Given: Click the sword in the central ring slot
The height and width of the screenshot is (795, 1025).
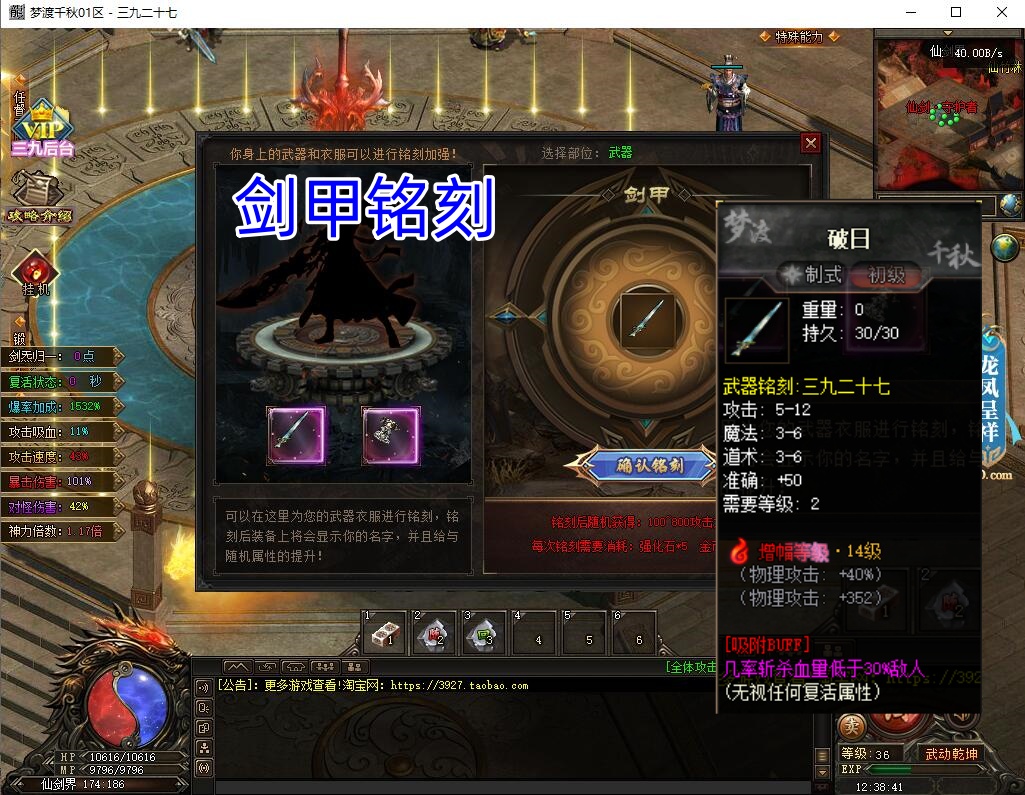Looking at the screenshot, I should (647, 320).
